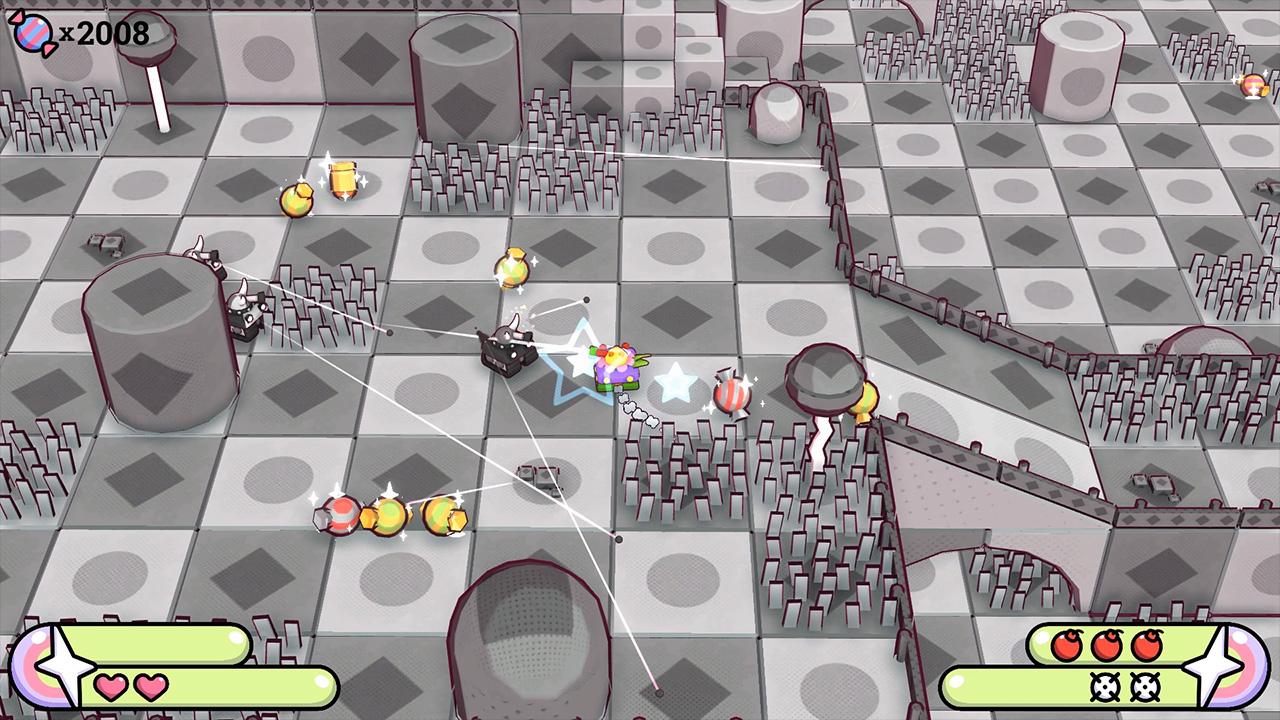Screen dimensions: 1280x720
Task: Select the red striped candy pickup
Action: tap(731, 392)
